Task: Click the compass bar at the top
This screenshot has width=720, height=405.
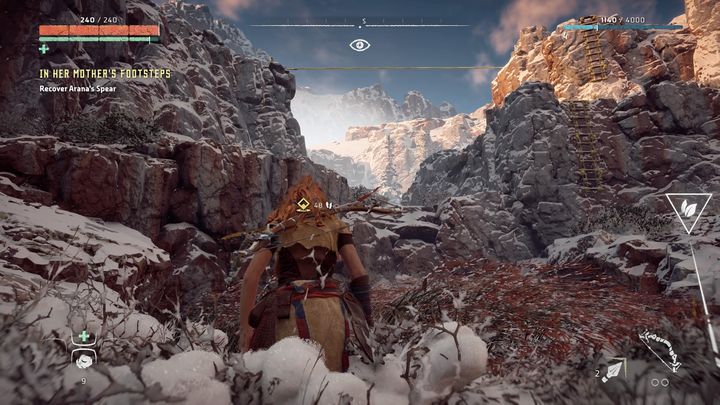Action: (x=360, y=24)
